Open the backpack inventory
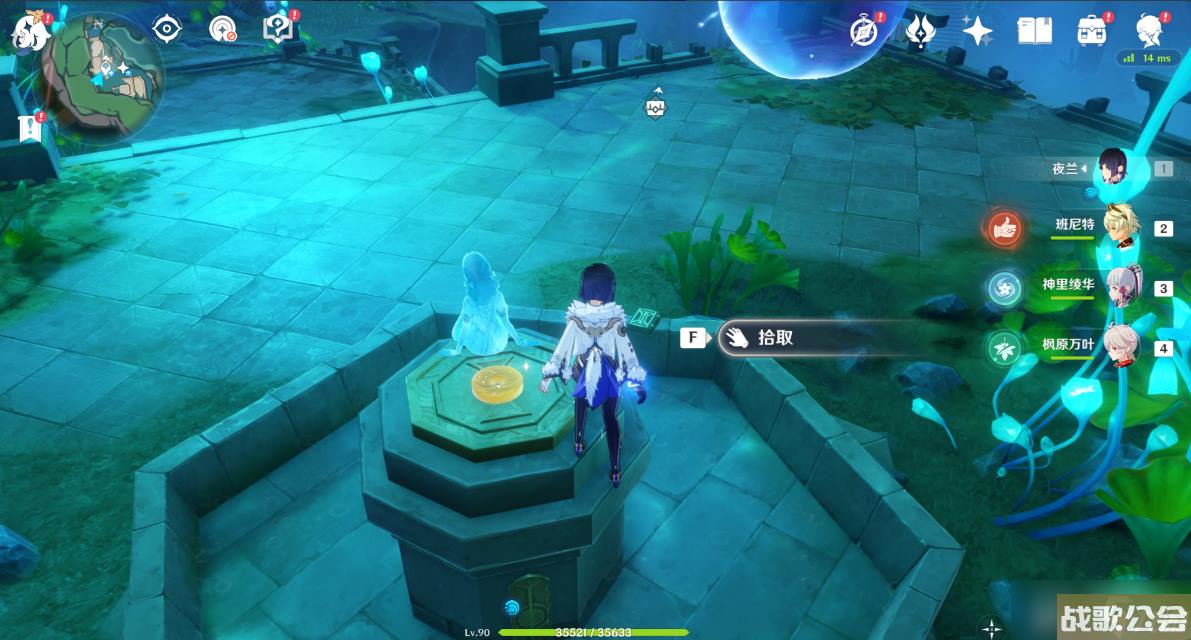The height and width of the screenshot is (640, 1191). [1091, 31]
